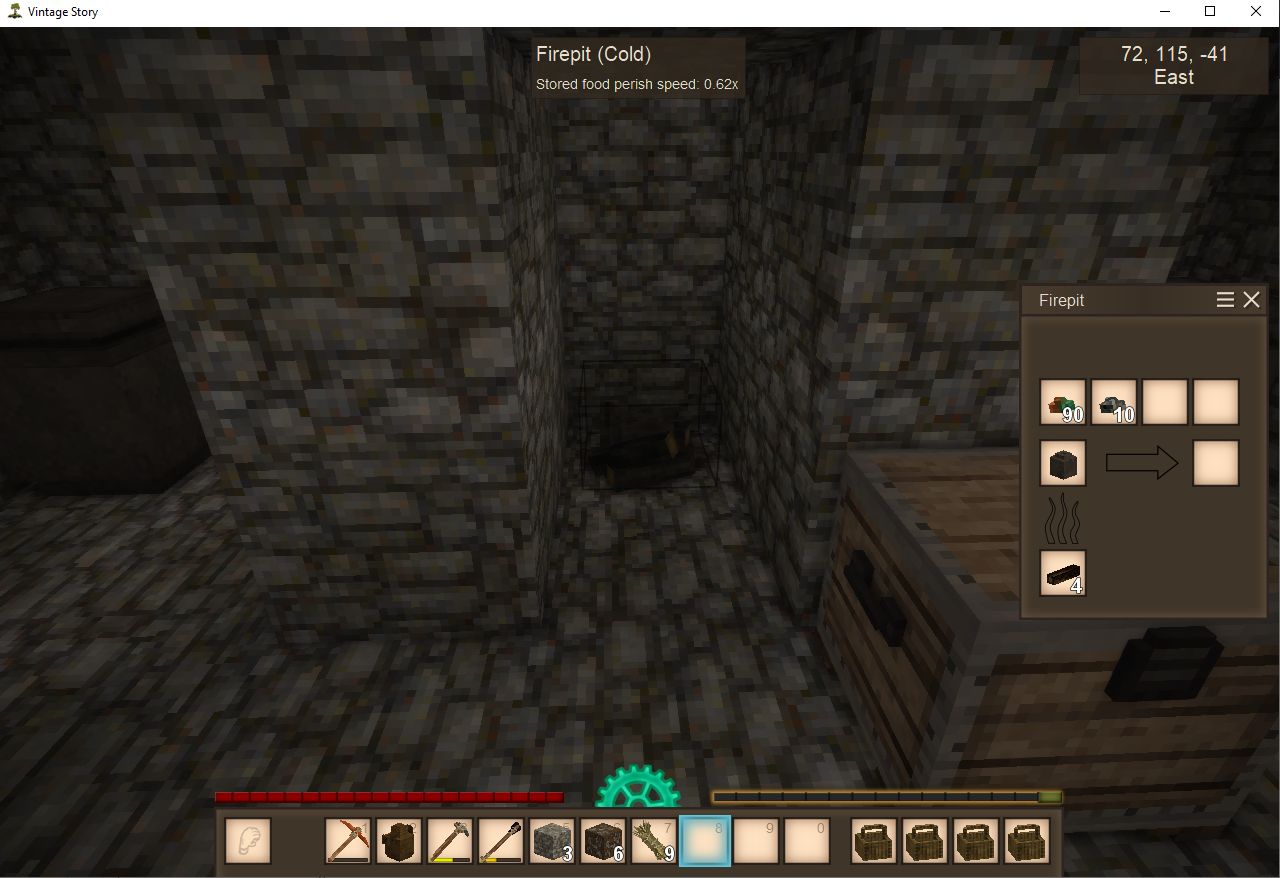The height and width of the screenshot is (878, 1280).
Task: Click the crucible in the firepit input slot
Action: click(x=1063, y=463)
